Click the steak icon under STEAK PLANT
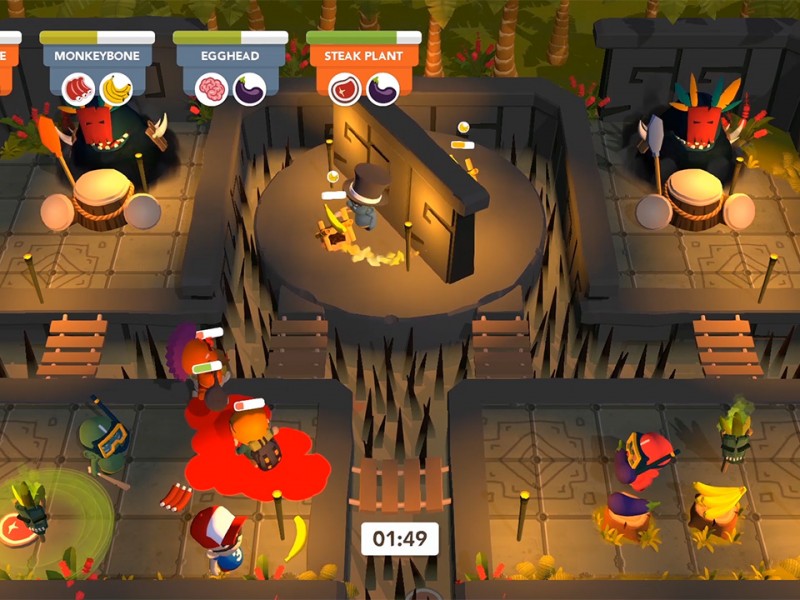This screenshot has height=600, width=800. pyautogui.click(x=344, y=90)
